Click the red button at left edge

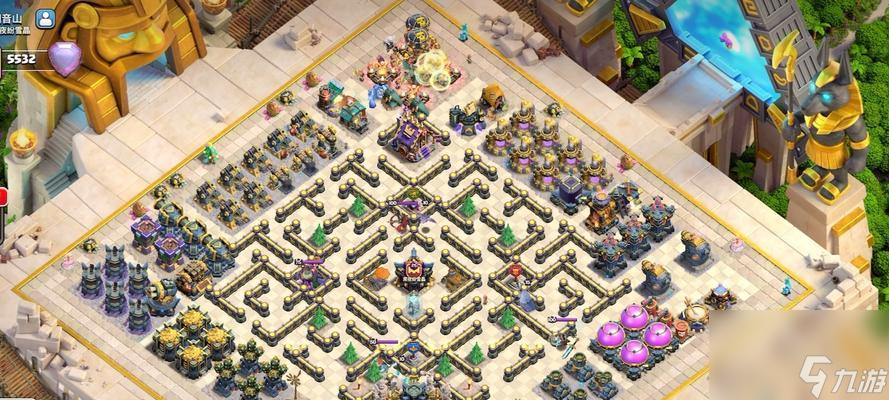tap(3, 198)
